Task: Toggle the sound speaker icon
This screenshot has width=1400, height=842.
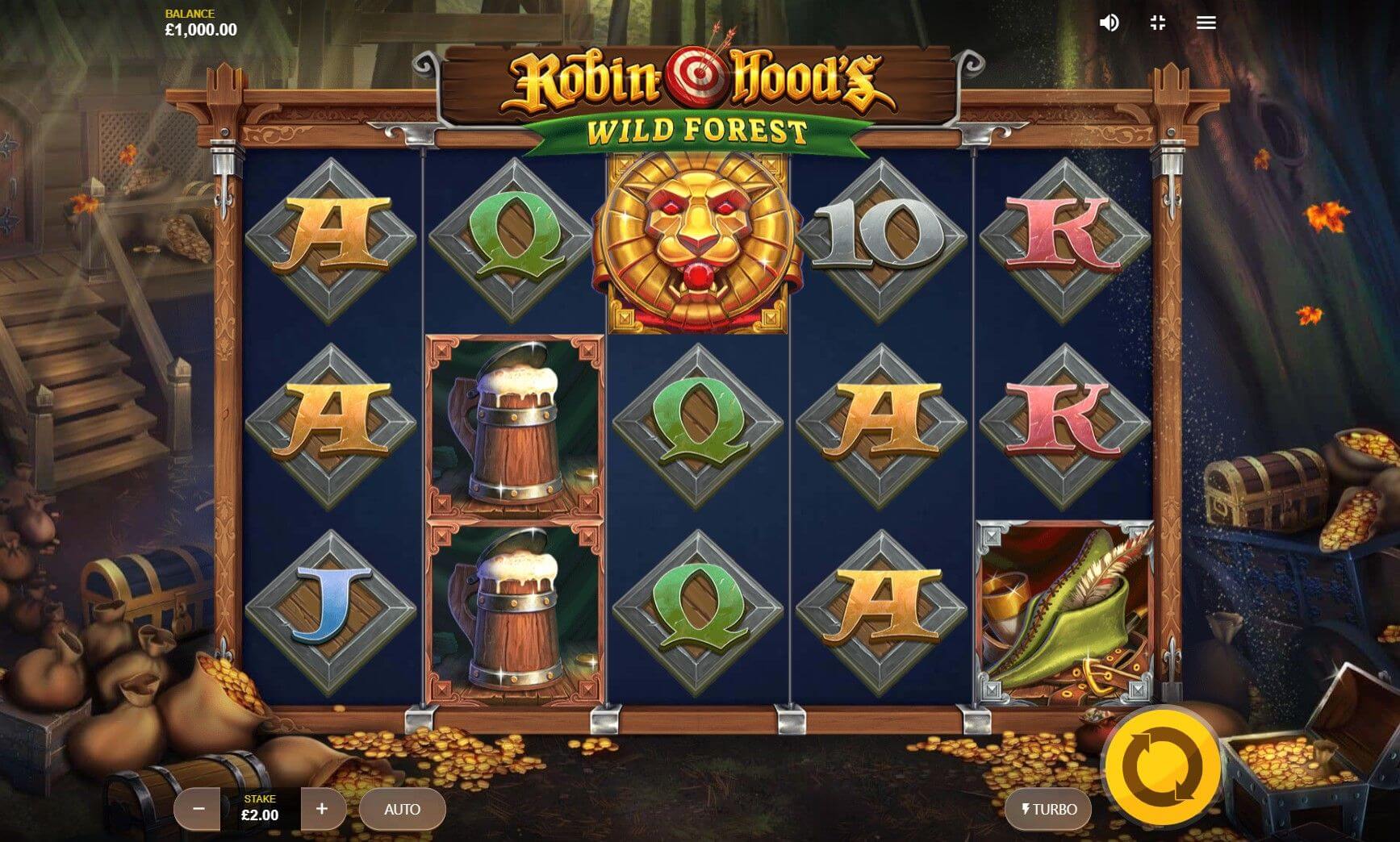Action: [1109, 23]
